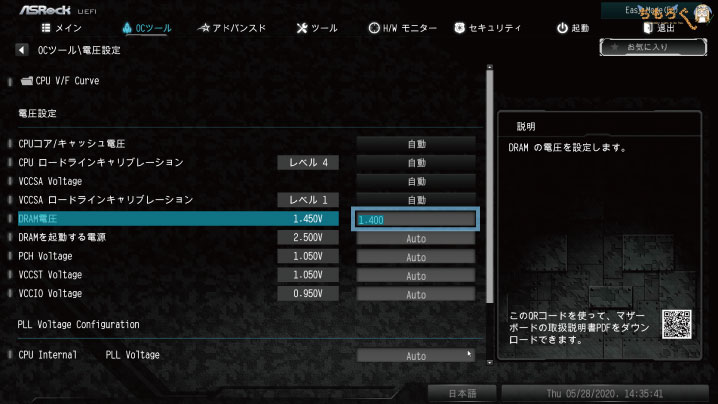The height and width of the screenshot is (404, 718).
Task: Open the VCCSA Voltage 自動 dropdown
Action: click(x=416, y=182)
